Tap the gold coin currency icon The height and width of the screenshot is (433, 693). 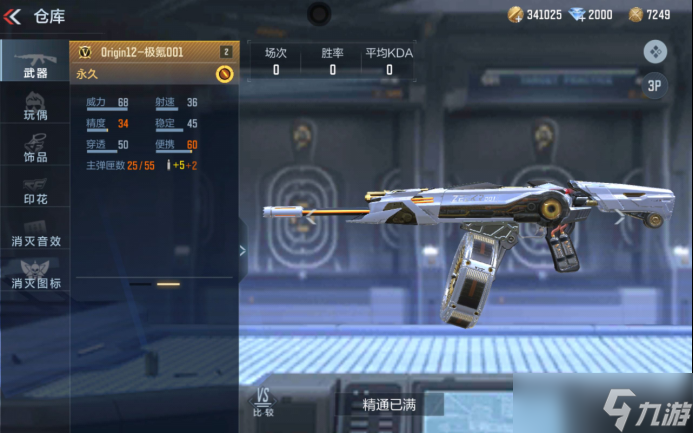click(x=515, y=14)
